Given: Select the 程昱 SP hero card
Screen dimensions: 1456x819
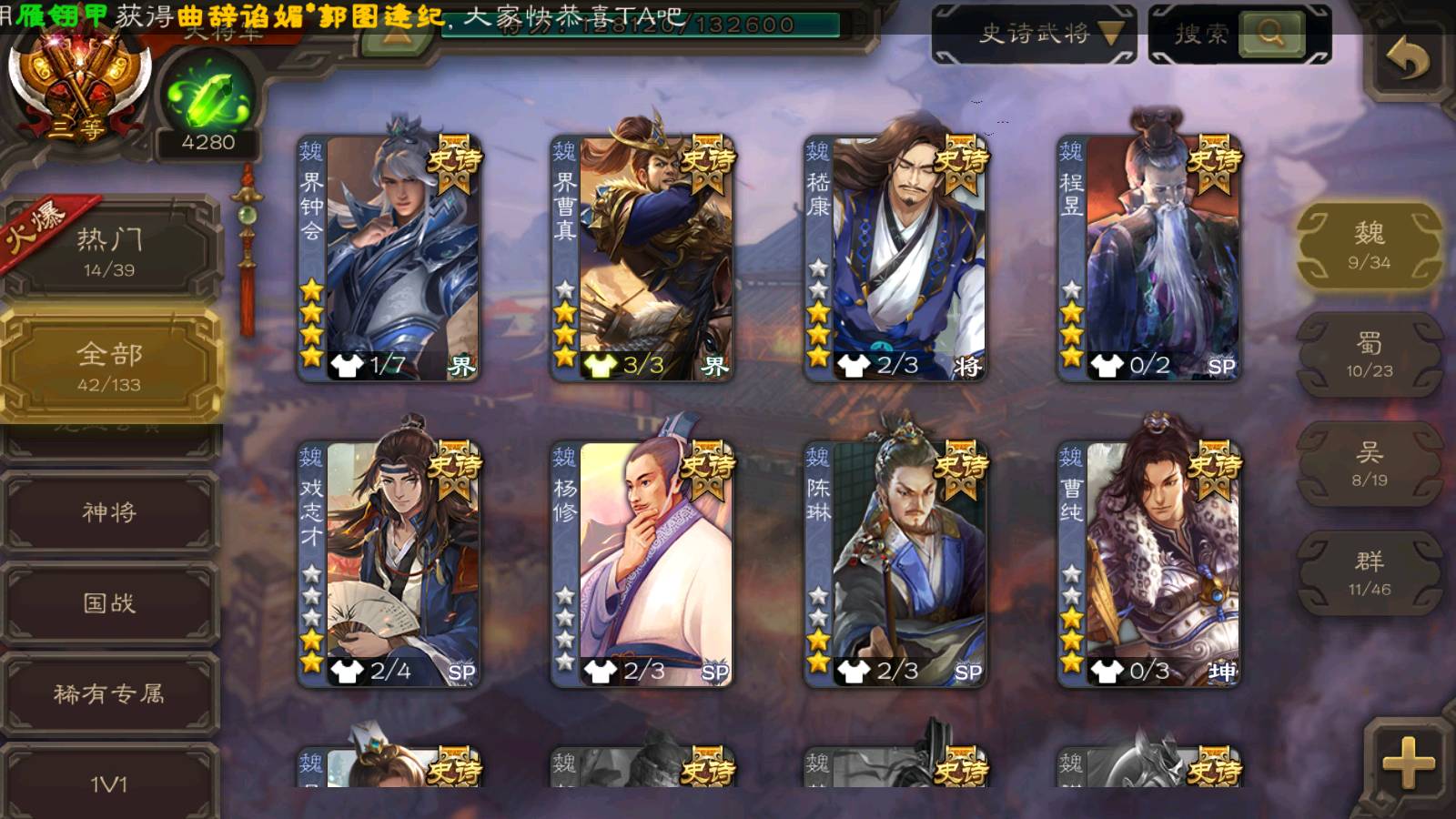Looking at the screenshot, I should pyautogui.click(x=1148, y=258).
